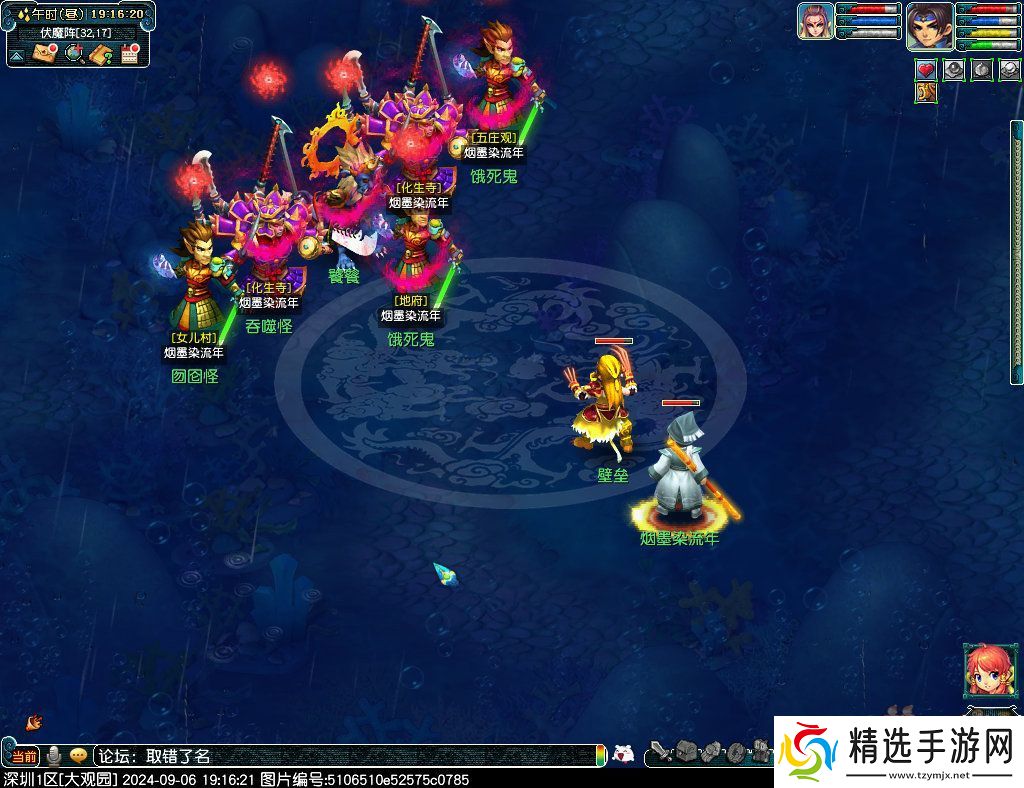This screenshot has width=1024, height=788.
Task: Open the help book with question mark
Action: (x=100, y=54)
